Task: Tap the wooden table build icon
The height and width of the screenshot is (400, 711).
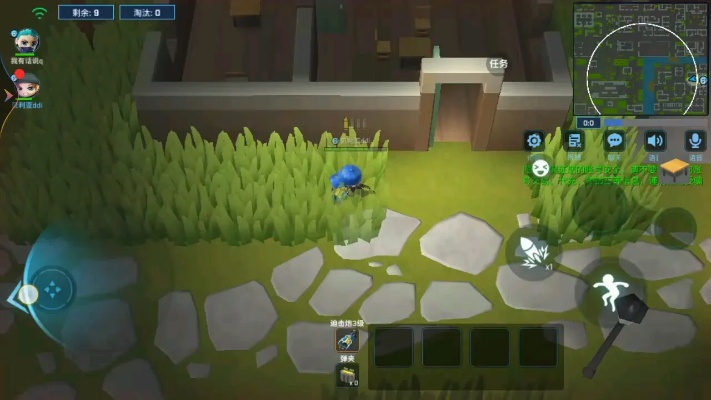Action: tap(676, 169)
